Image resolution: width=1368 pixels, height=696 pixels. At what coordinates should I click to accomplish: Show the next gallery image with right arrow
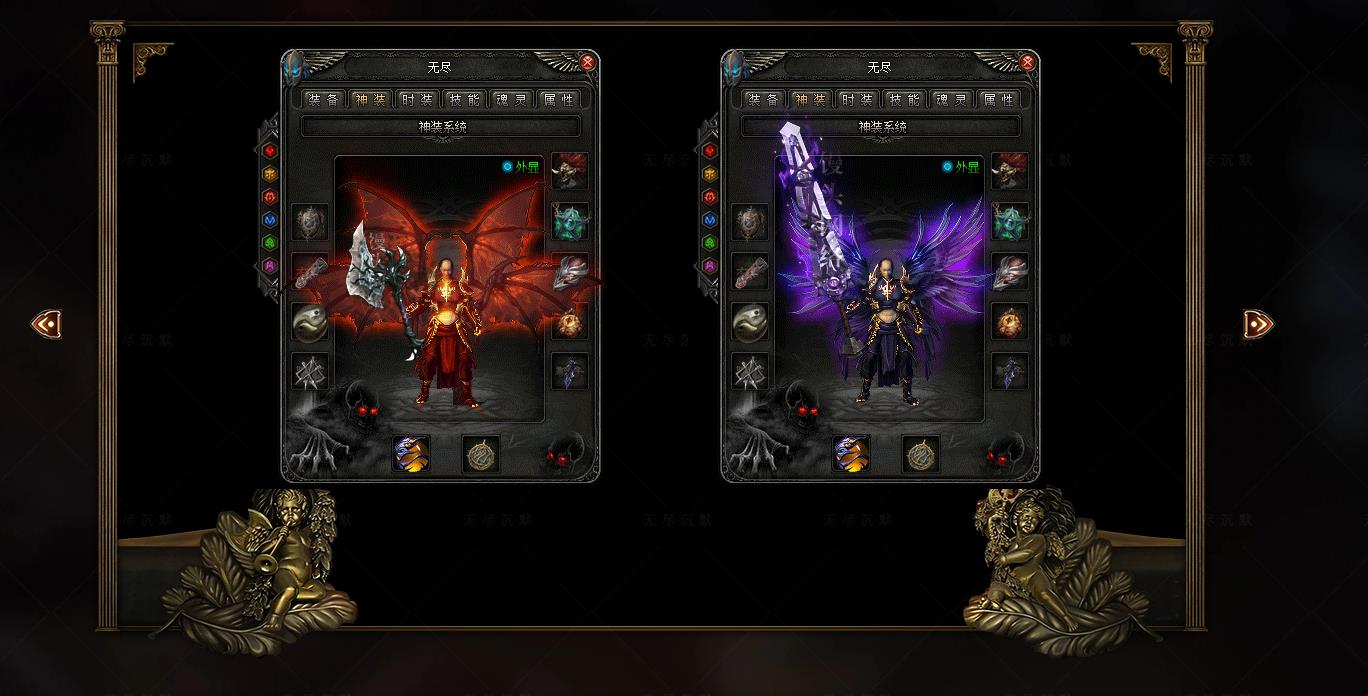[x=1258, y=324]
